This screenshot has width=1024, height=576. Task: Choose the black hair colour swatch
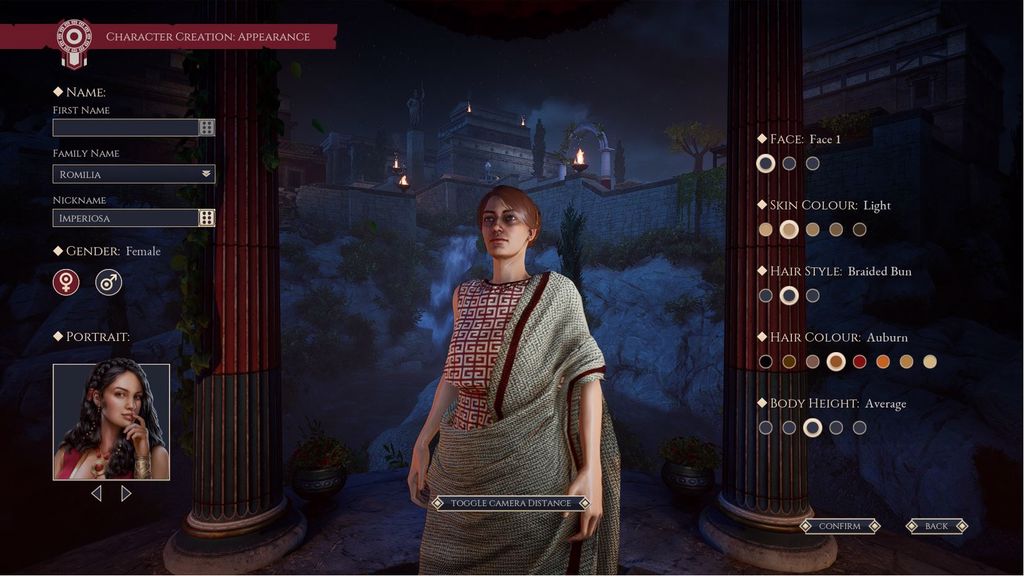[x=766, y=362]
